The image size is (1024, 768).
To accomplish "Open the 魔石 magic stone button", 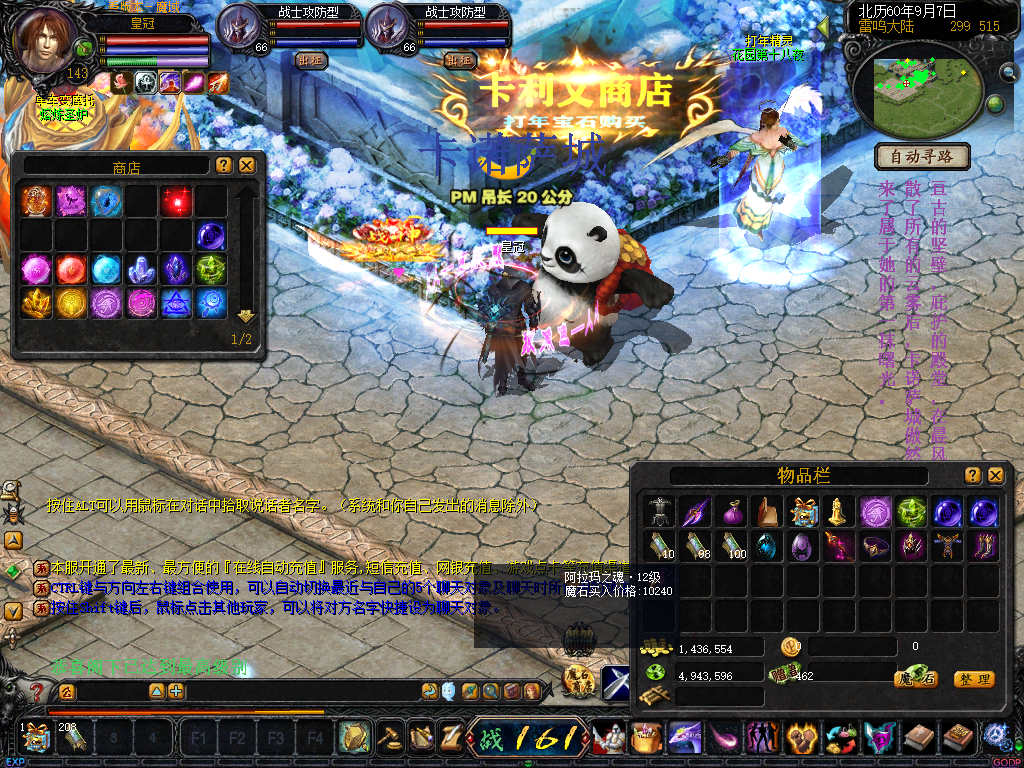I will click(915, 679).
